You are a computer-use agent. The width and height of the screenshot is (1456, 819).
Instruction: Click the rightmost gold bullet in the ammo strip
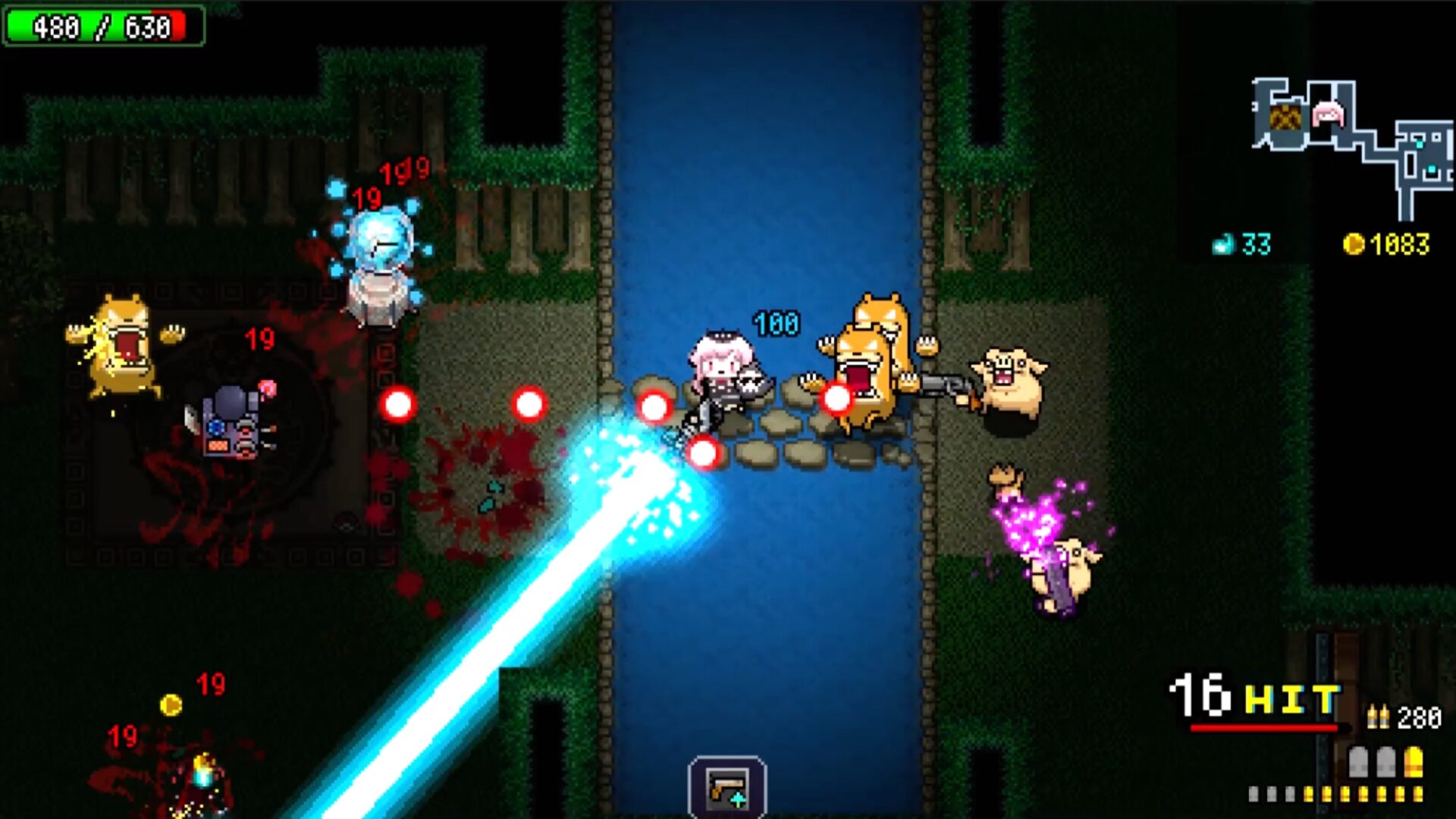pos(1419,794)
